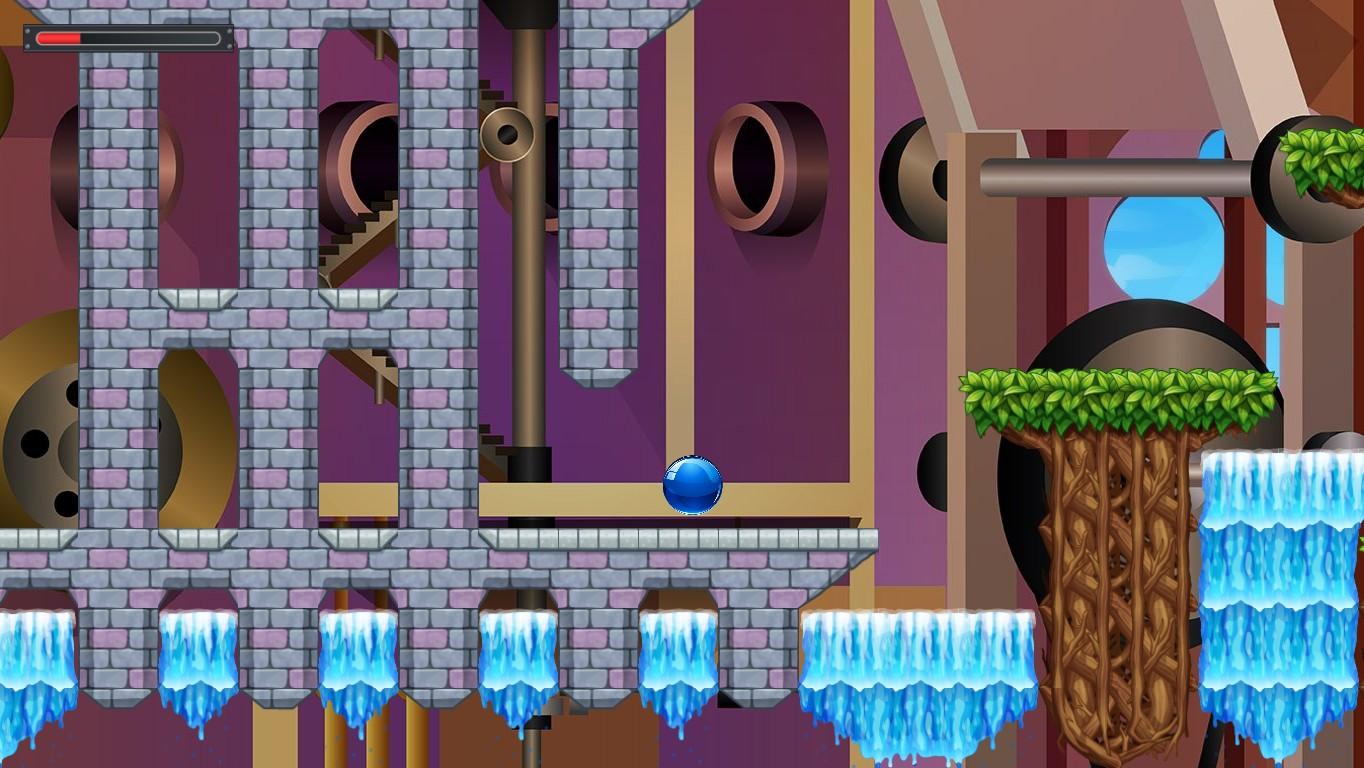Screen dimensions: 1364x768
Task: Click the red health bar indicator
Action: [x=60, y=38]
